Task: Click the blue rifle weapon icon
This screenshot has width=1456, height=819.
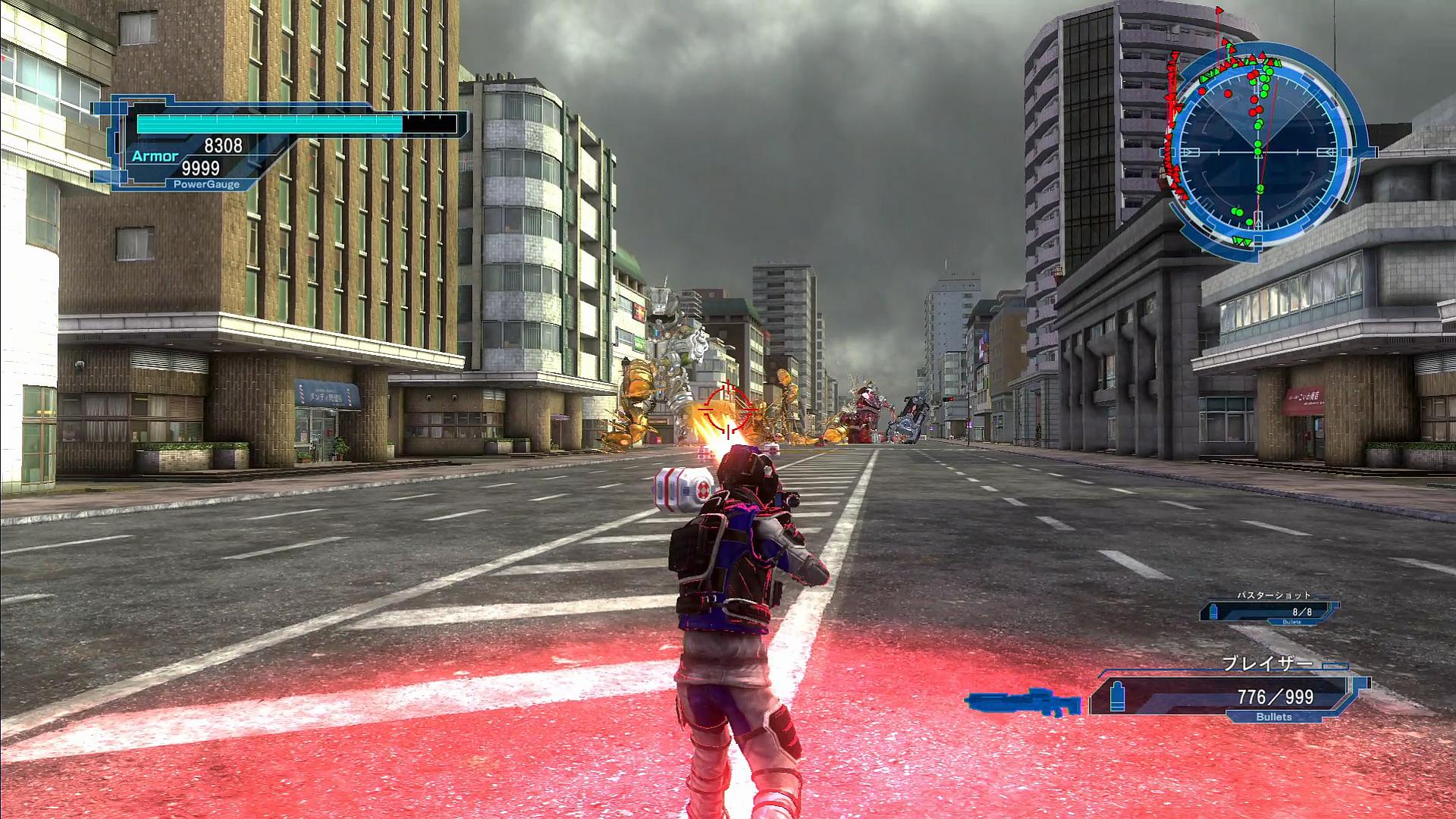Action: tap(1023, 701)
